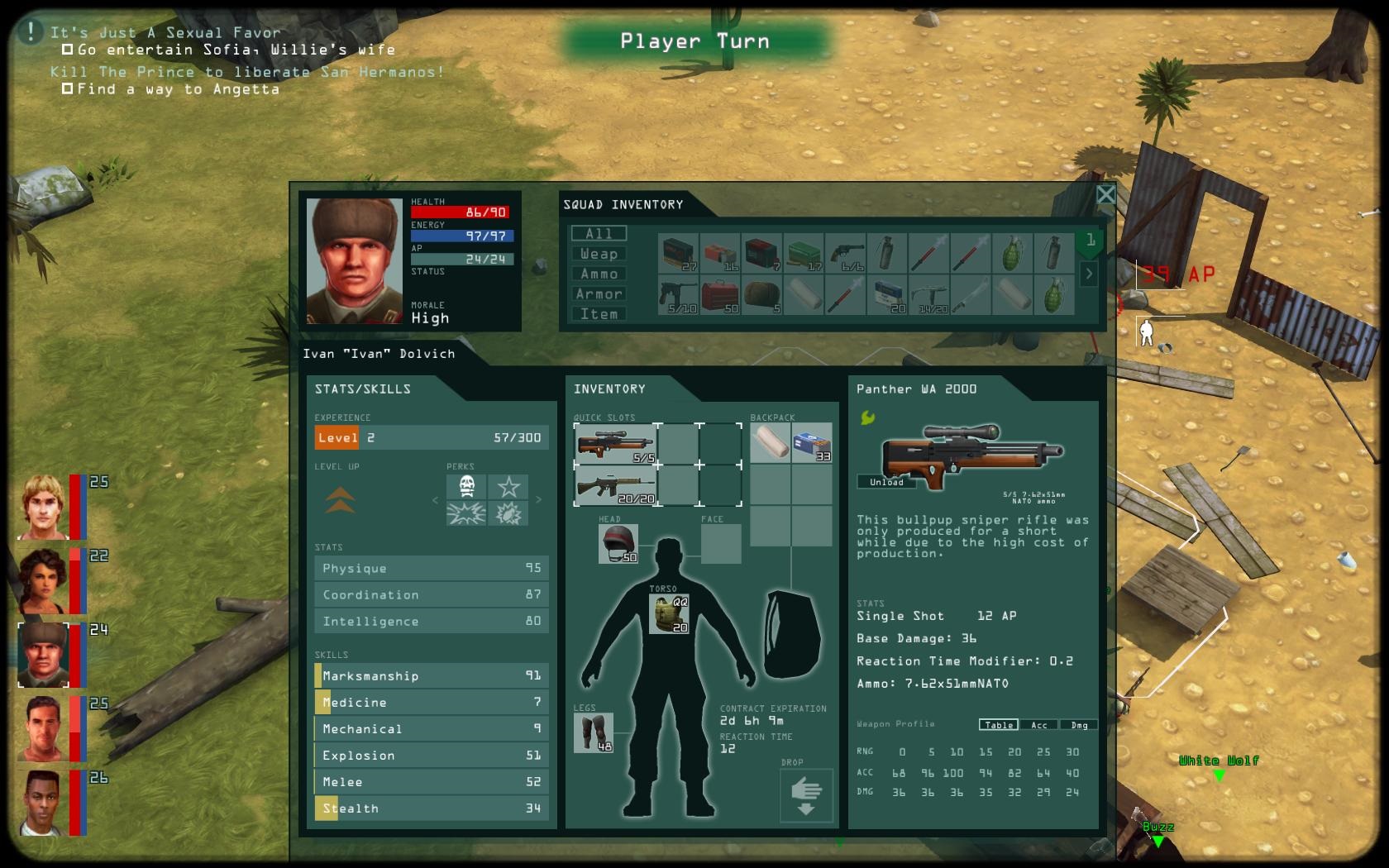Click the helmet in the head slot
The image size is (1389, 868).
618,544
